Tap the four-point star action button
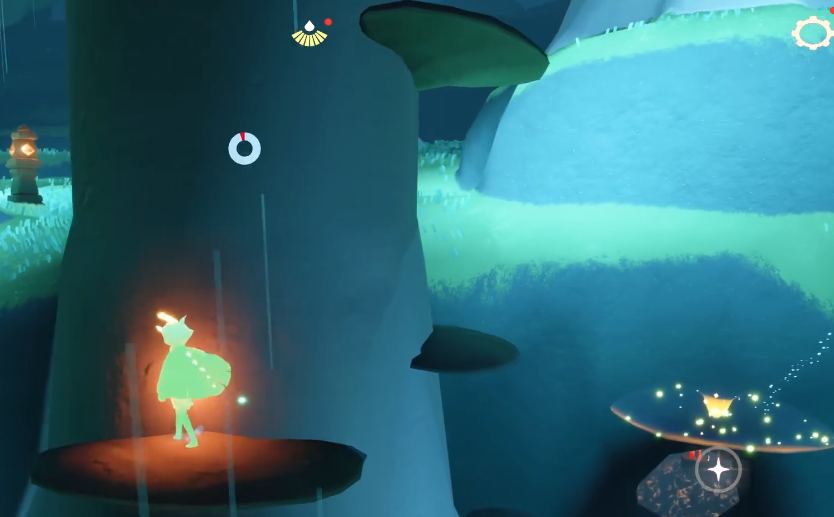Image resolution: width=834 pixels, height=517 pixels. pyautogui.click(x=718, y=469)
